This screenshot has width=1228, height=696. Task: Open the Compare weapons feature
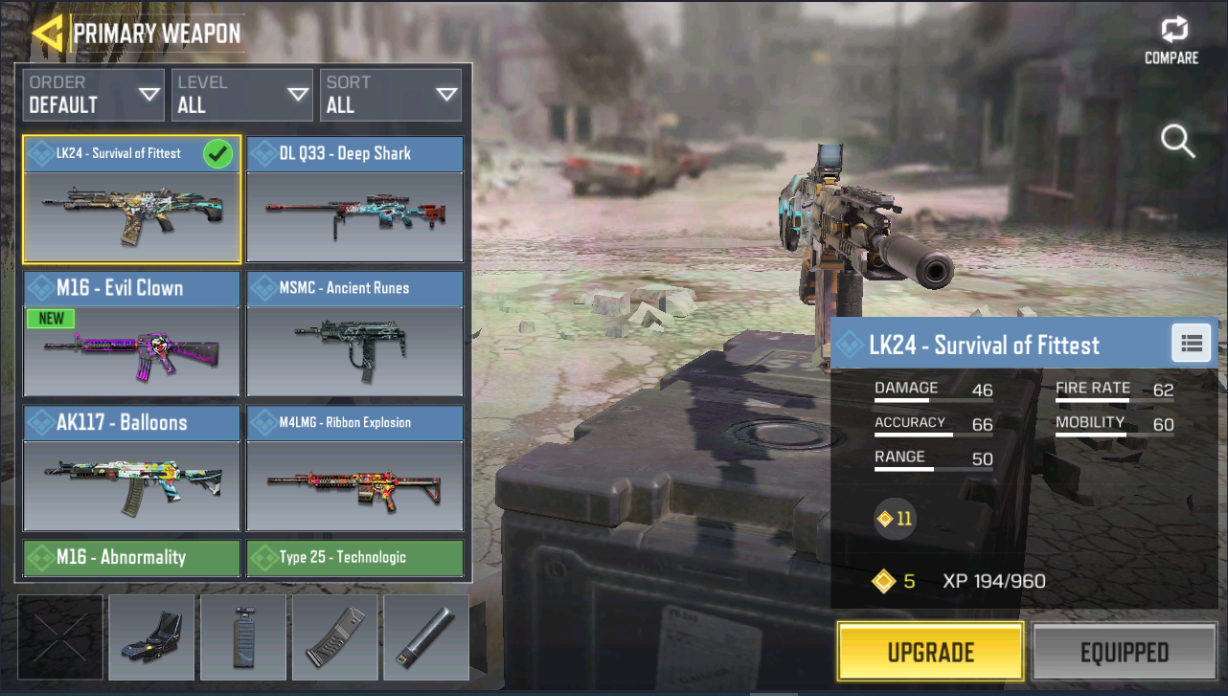click(1171, 40)
